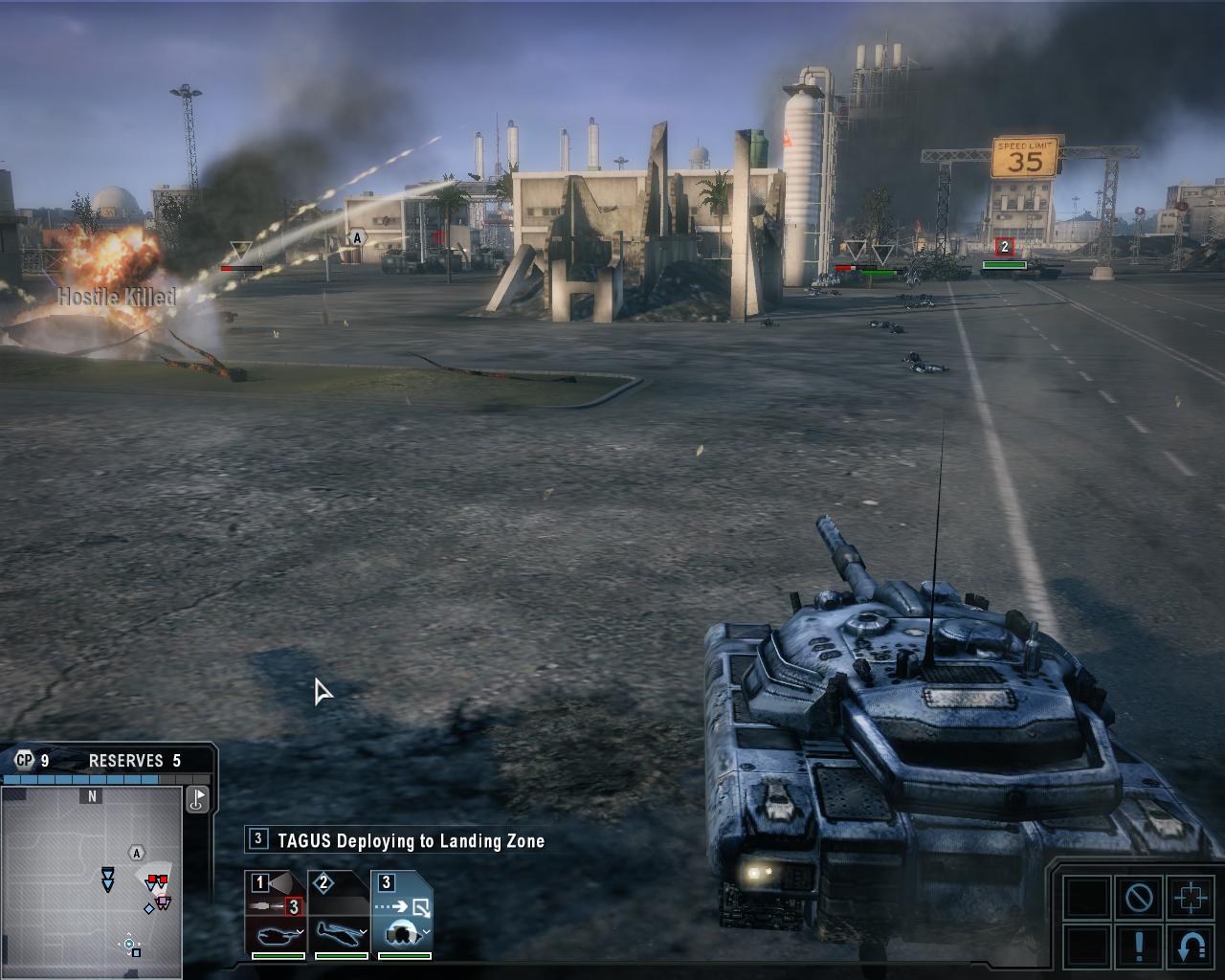Activate the crosshair target command button
The image size is (1225, 980).
[1191, 898]
